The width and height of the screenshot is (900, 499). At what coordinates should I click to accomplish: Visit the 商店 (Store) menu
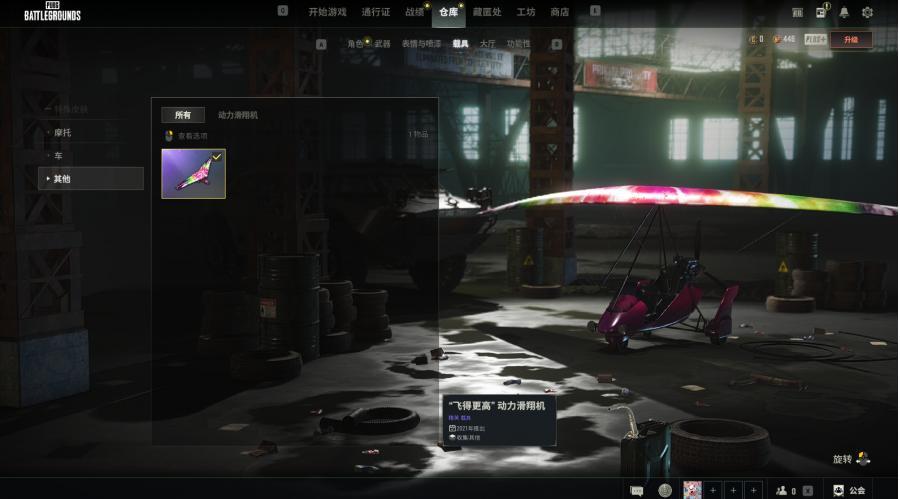[x=559, y=12]
